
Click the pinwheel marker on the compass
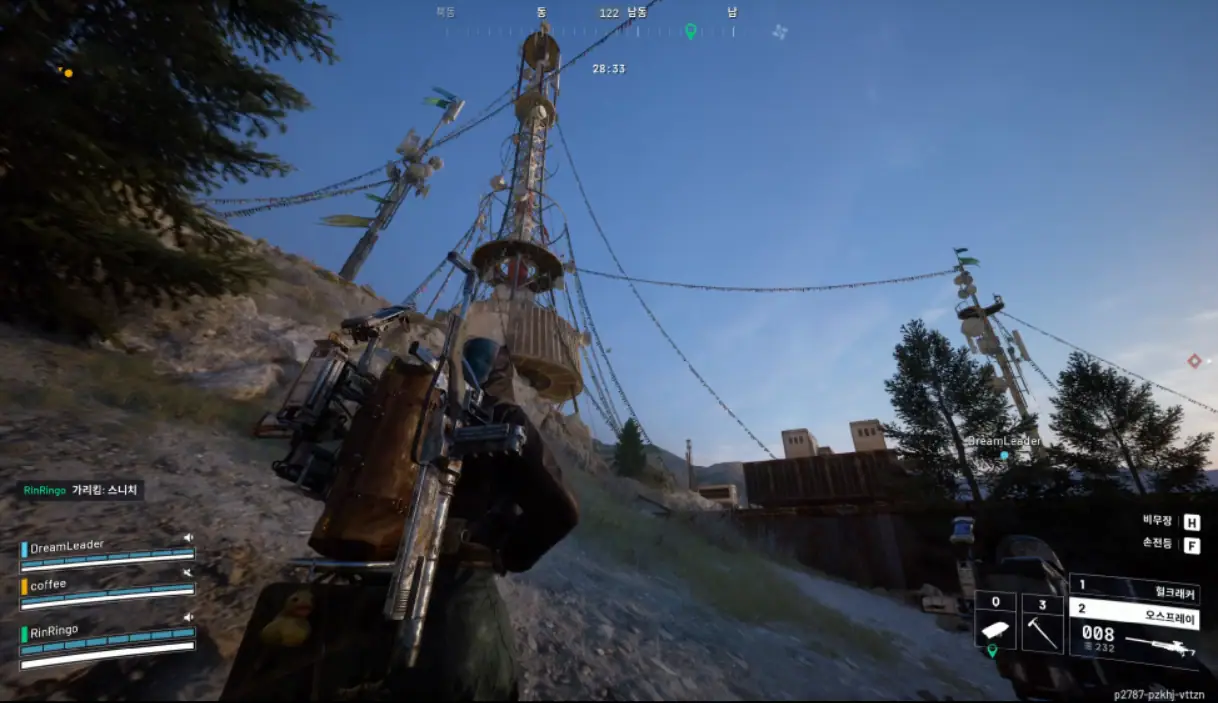click(780, 31)
